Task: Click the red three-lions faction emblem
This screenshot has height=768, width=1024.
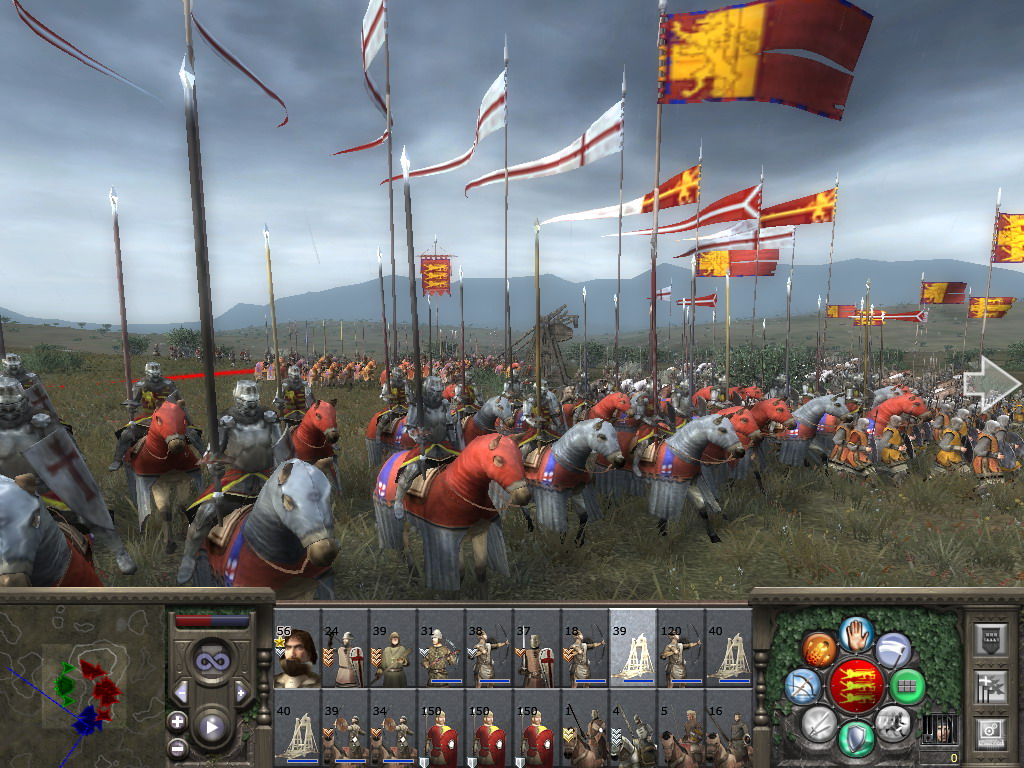Action: (x=856, y=686)
